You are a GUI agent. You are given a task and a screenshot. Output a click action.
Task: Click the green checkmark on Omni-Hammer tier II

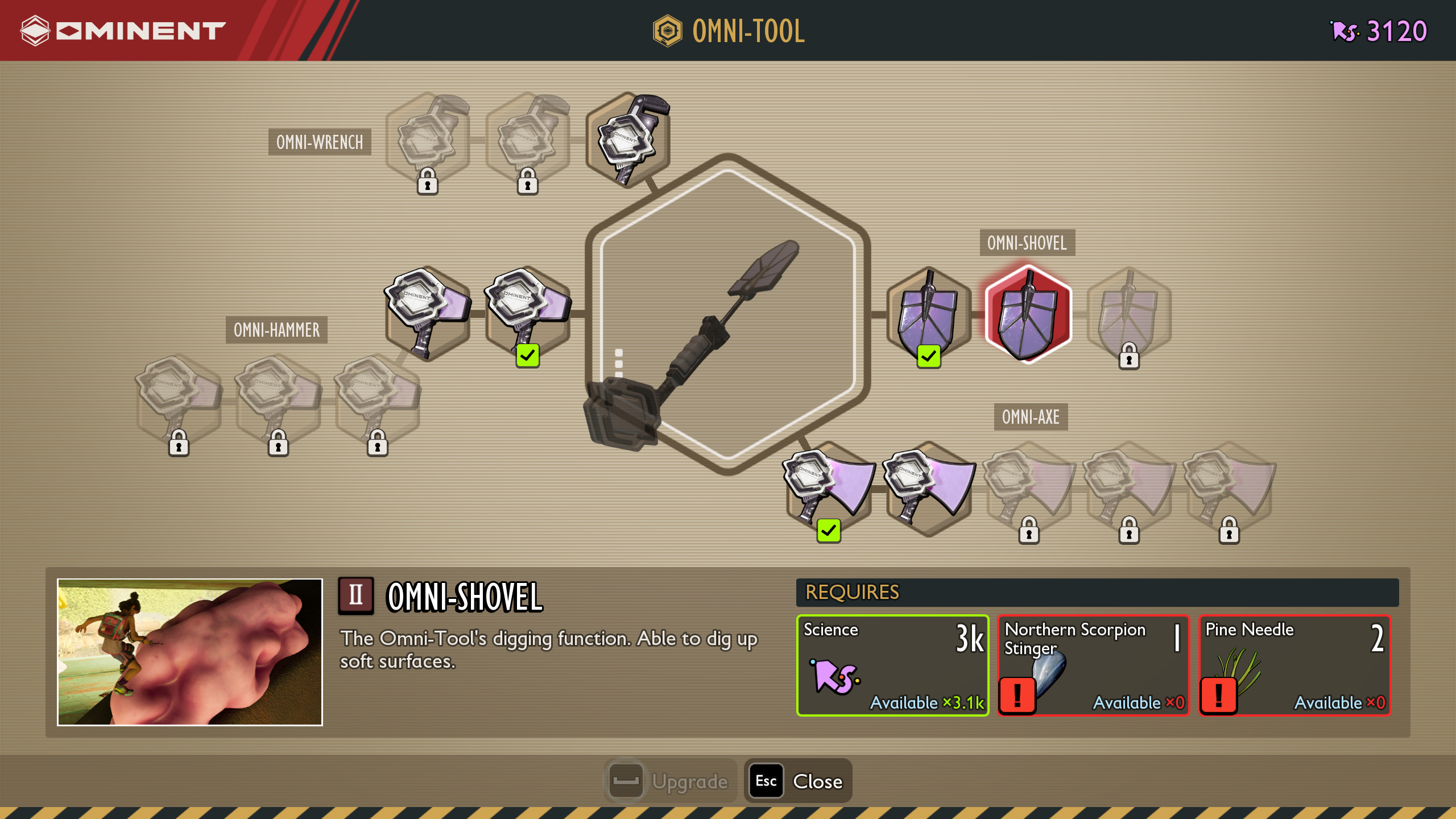pos(528,355)
